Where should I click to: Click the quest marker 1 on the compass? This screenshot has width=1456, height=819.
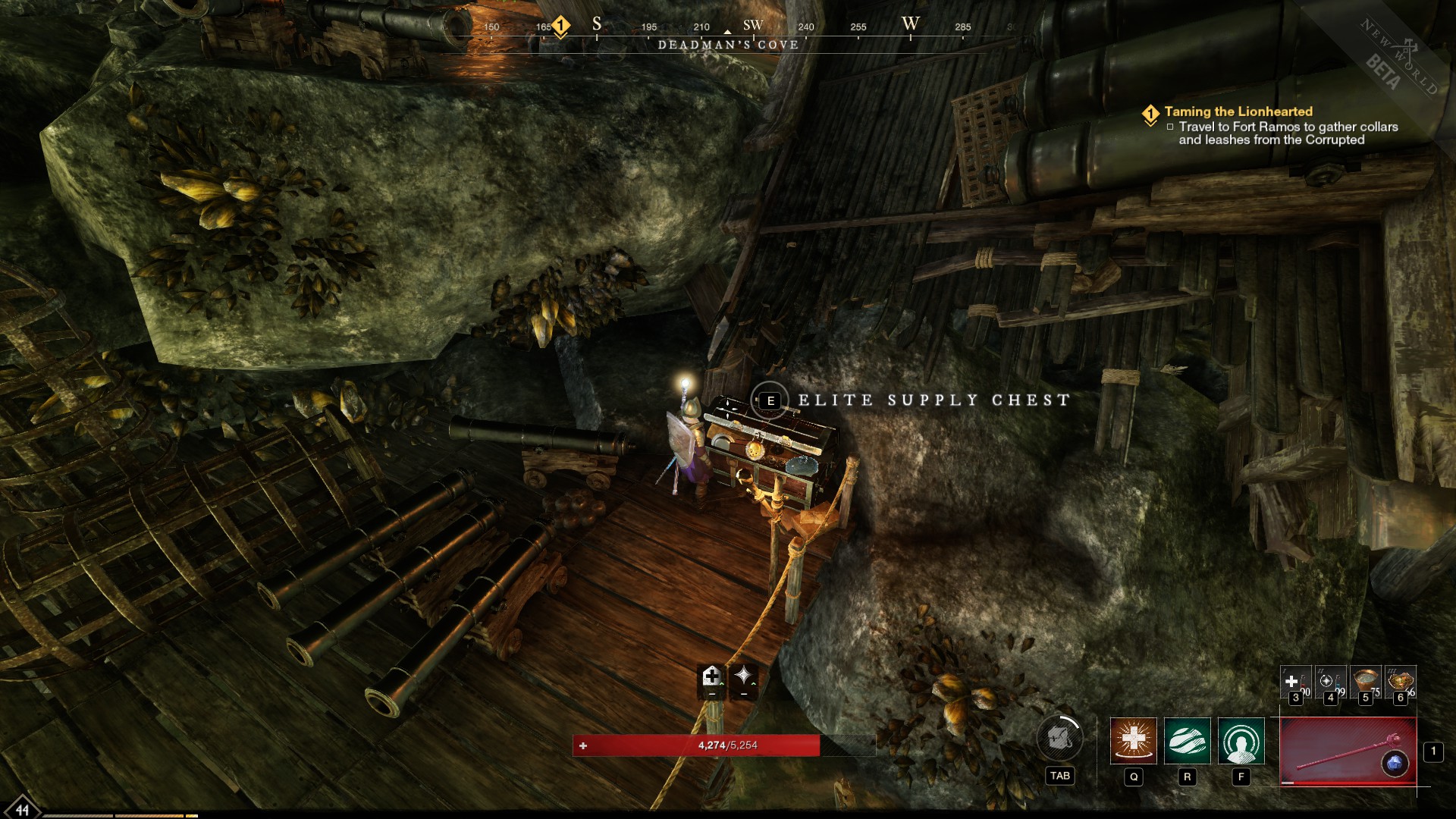pyautogui.click(x=560, y=24)
